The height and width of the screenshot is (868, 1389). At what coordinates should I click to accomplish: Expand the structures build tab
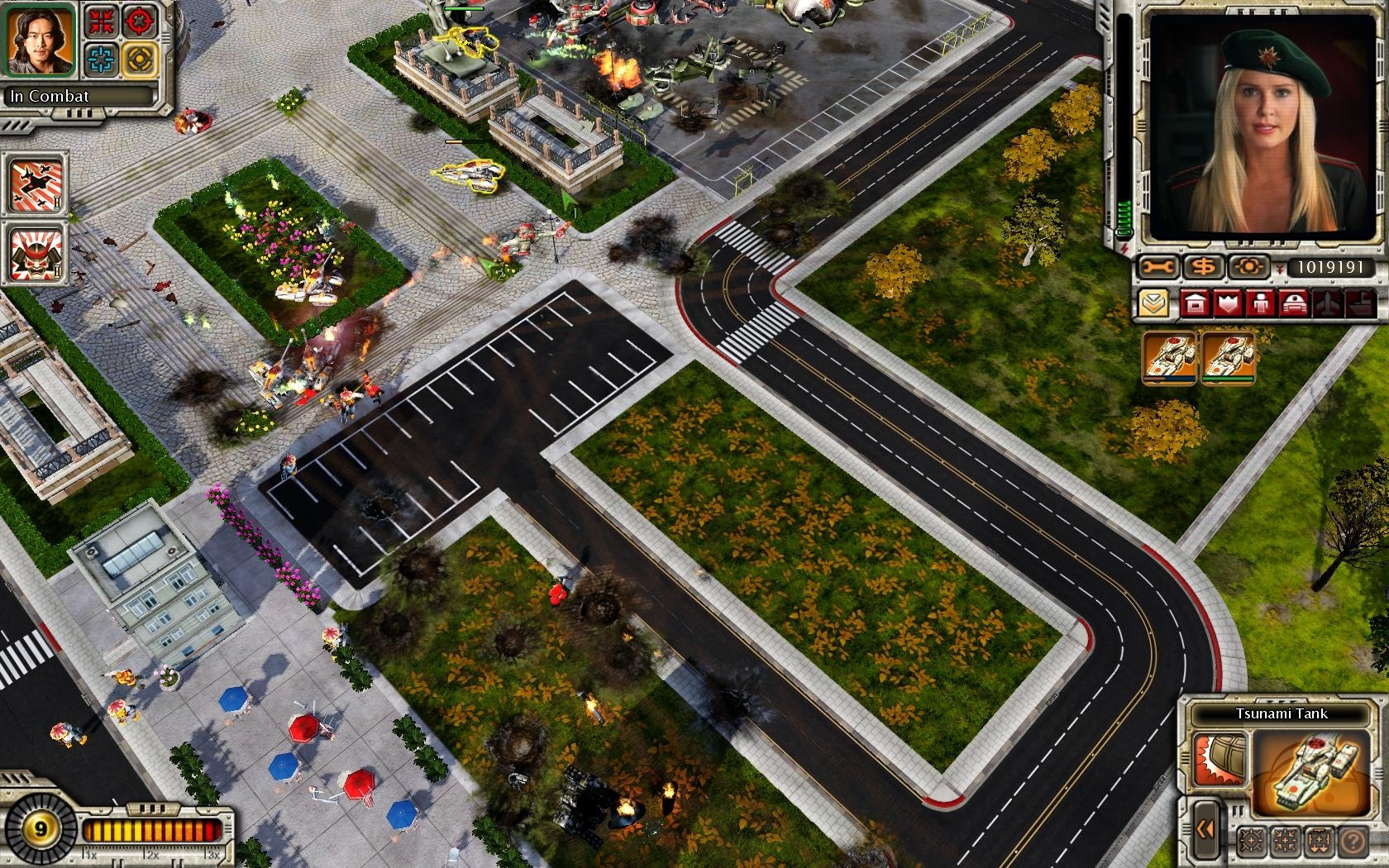pyautogui.click(x=1195, y=303)
